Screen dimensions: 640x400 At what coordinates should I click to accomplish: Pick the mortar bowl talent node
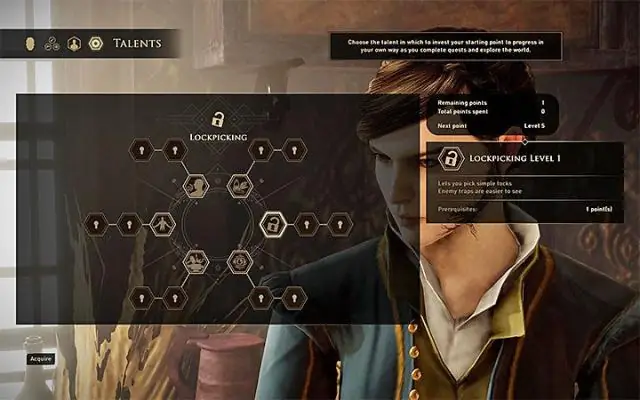point(196,262)
